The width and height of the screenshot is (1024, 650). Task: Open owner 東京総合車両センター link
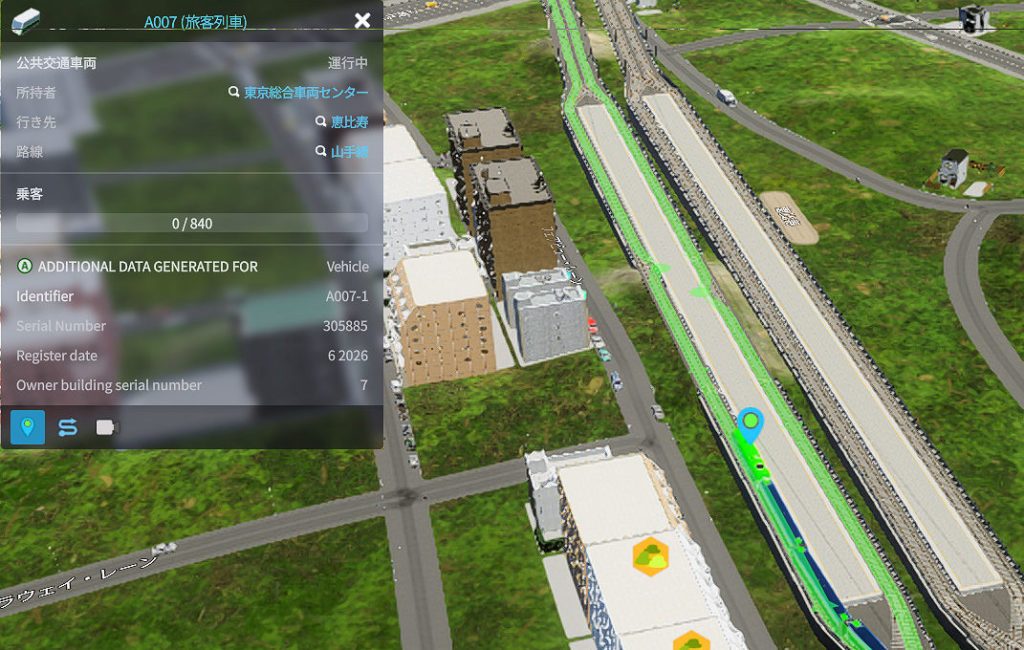point(306,93)
